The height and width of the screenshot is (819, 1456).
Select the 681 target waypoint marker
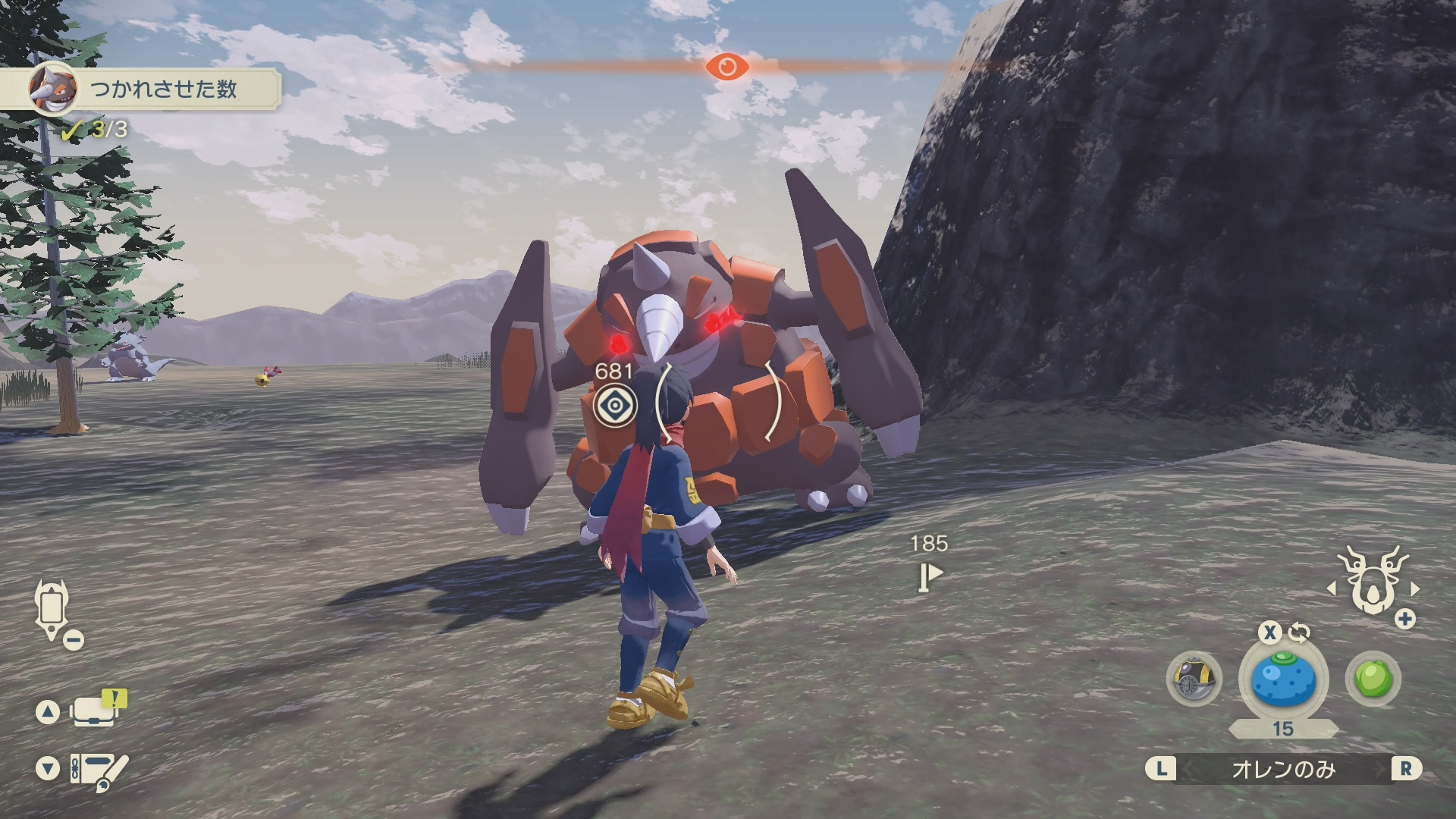614,406
